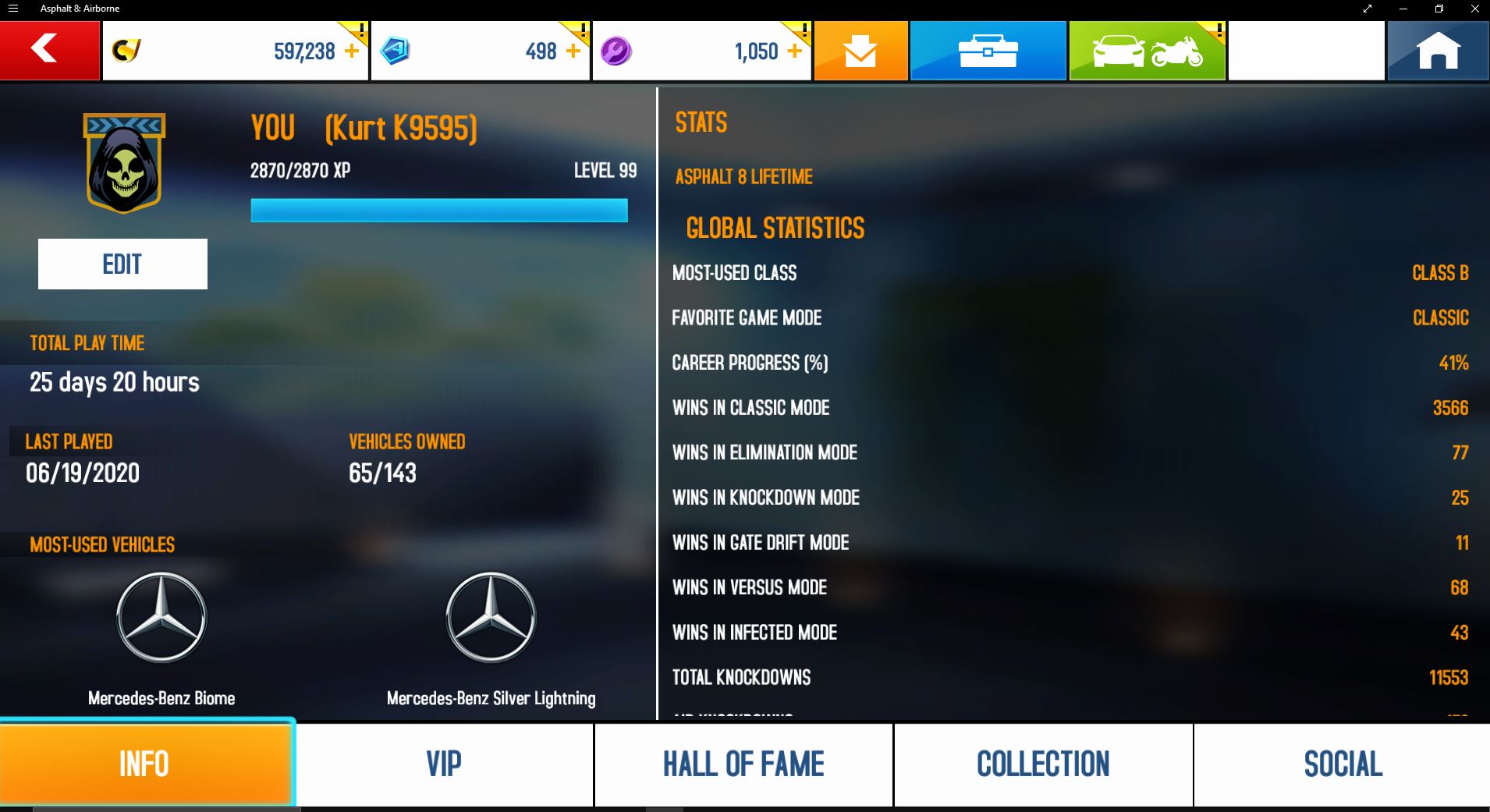Minimize the game window

click(x=1403, y=9)
